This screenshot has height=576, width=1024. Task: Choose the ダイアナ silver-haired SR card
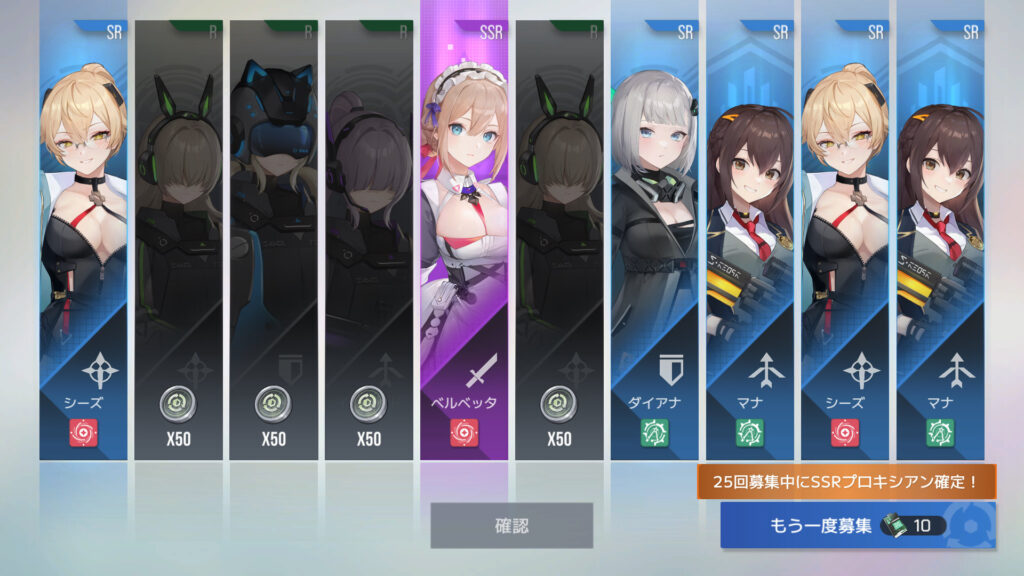pos(655,240)
